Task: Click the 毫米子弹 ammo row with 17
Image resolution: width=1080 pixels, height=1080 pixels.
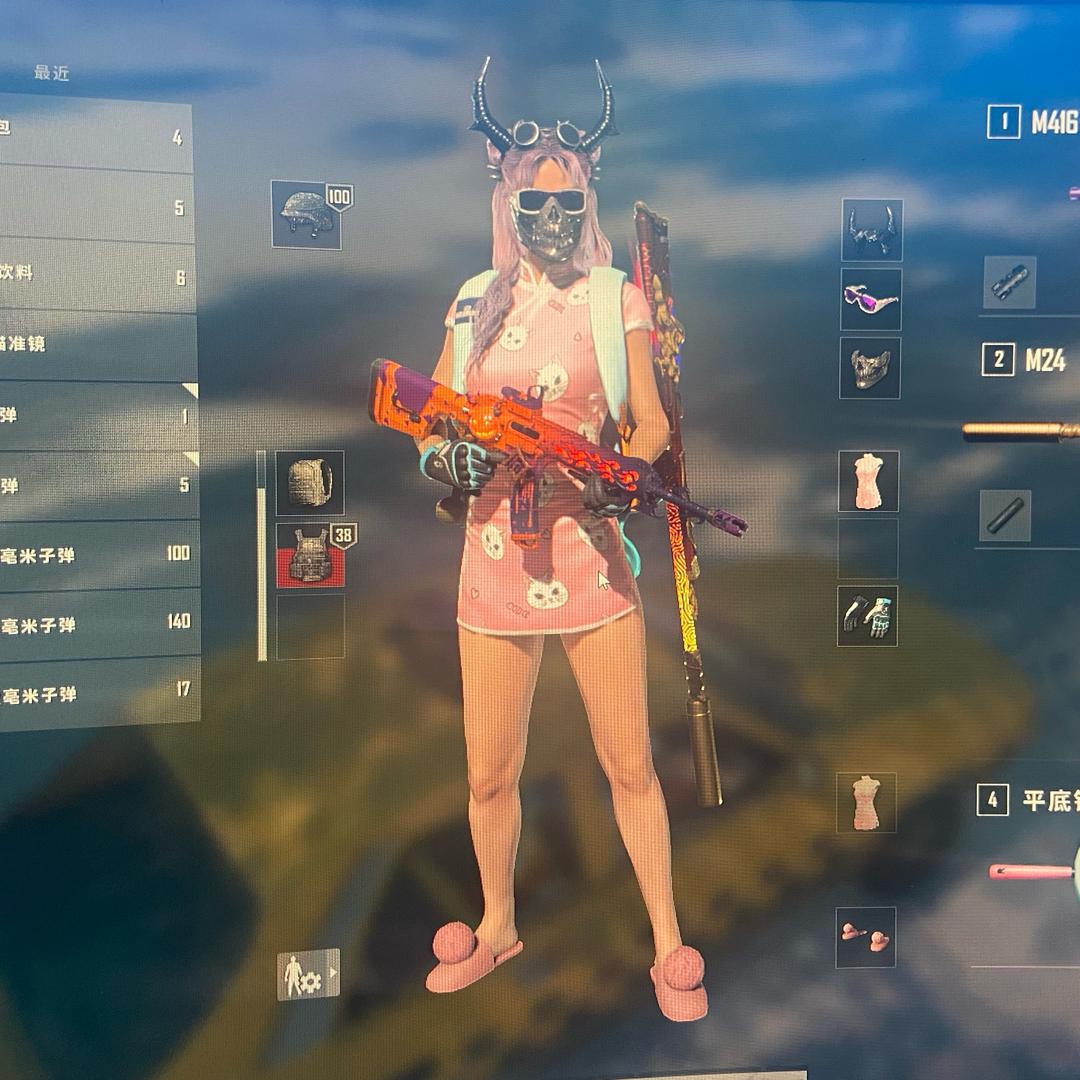Action: coord(97,694)
